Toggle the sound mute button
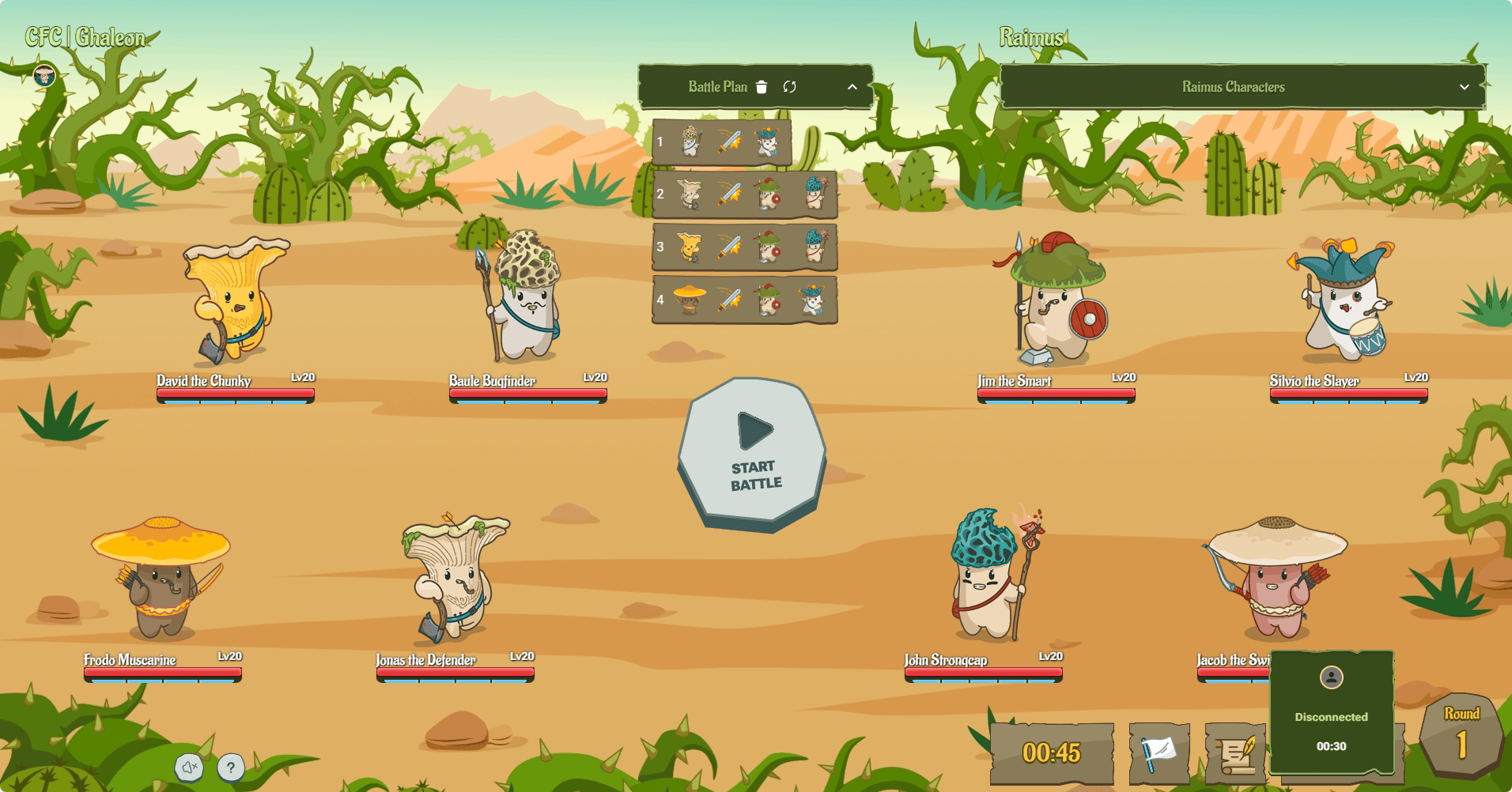1512x792 pixels. coord(189,767)
